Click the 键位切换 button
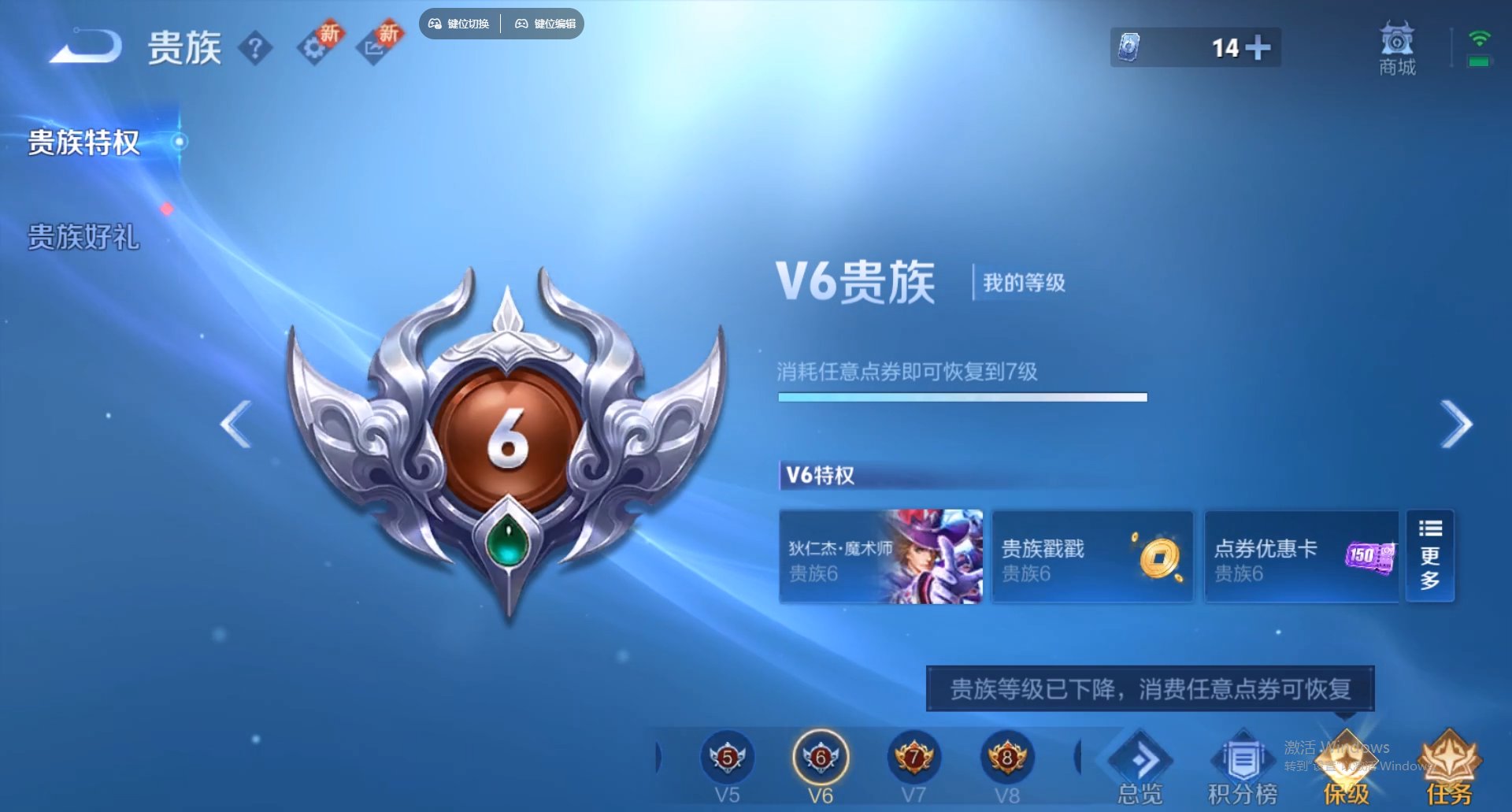The width and height of the screenshot is (1512, 812). pyautogui.click(x=460, y=24)
